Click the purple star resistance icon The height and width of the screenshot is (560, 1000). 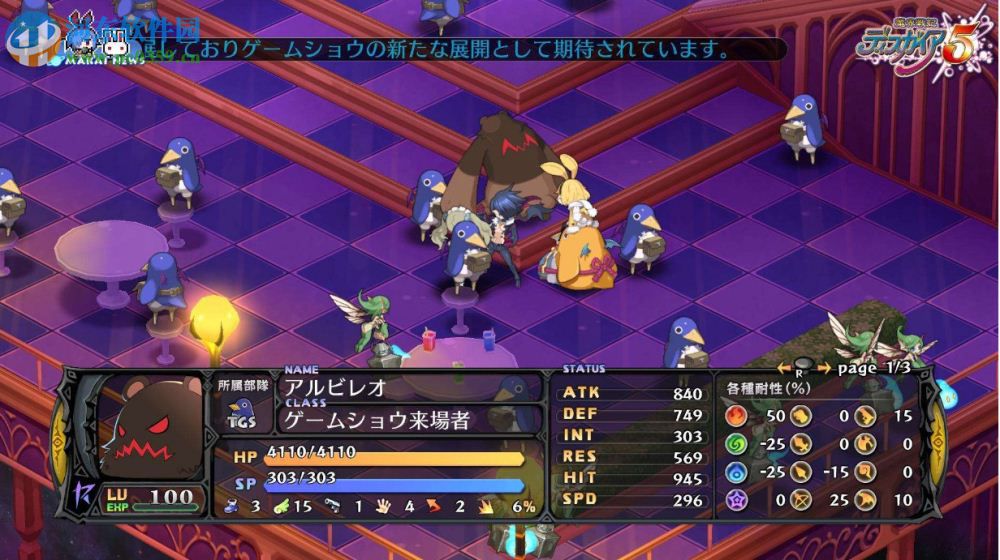pos(736,499)
